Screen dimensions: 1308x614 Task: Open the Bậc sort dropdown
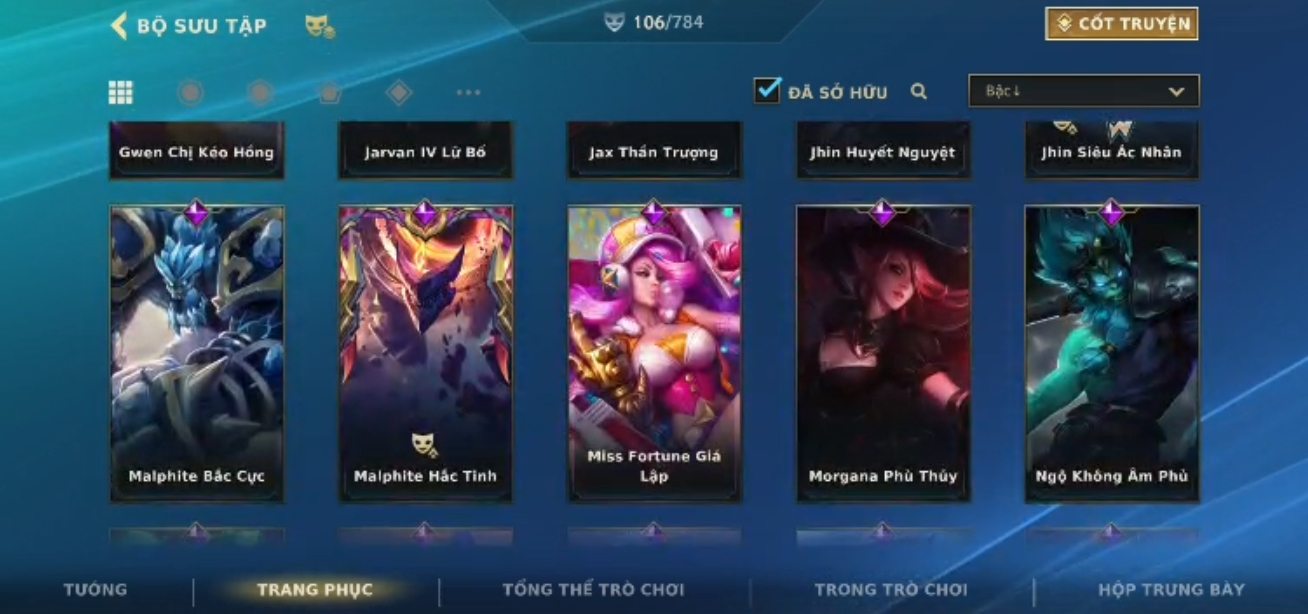point(1083,91)
